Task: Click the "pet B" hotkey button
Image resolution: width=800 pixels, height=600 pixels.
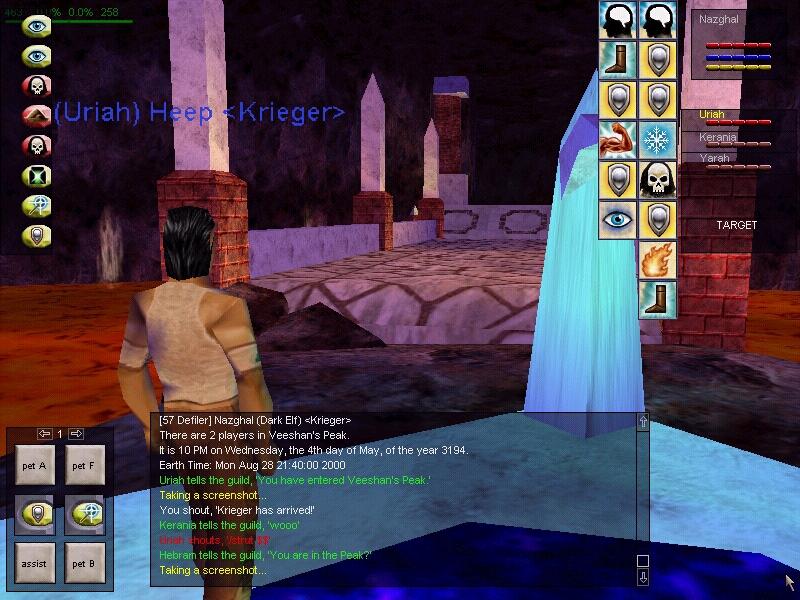Action: click(x=85, y=563)
